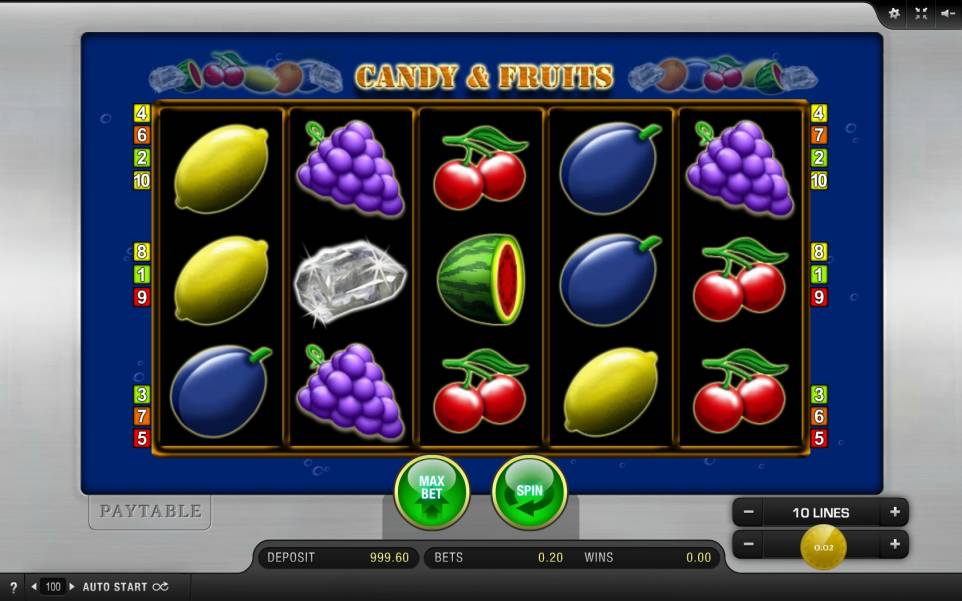Hit the green MAX BET button
Screen dimensions: 962x601
[431, 491]
